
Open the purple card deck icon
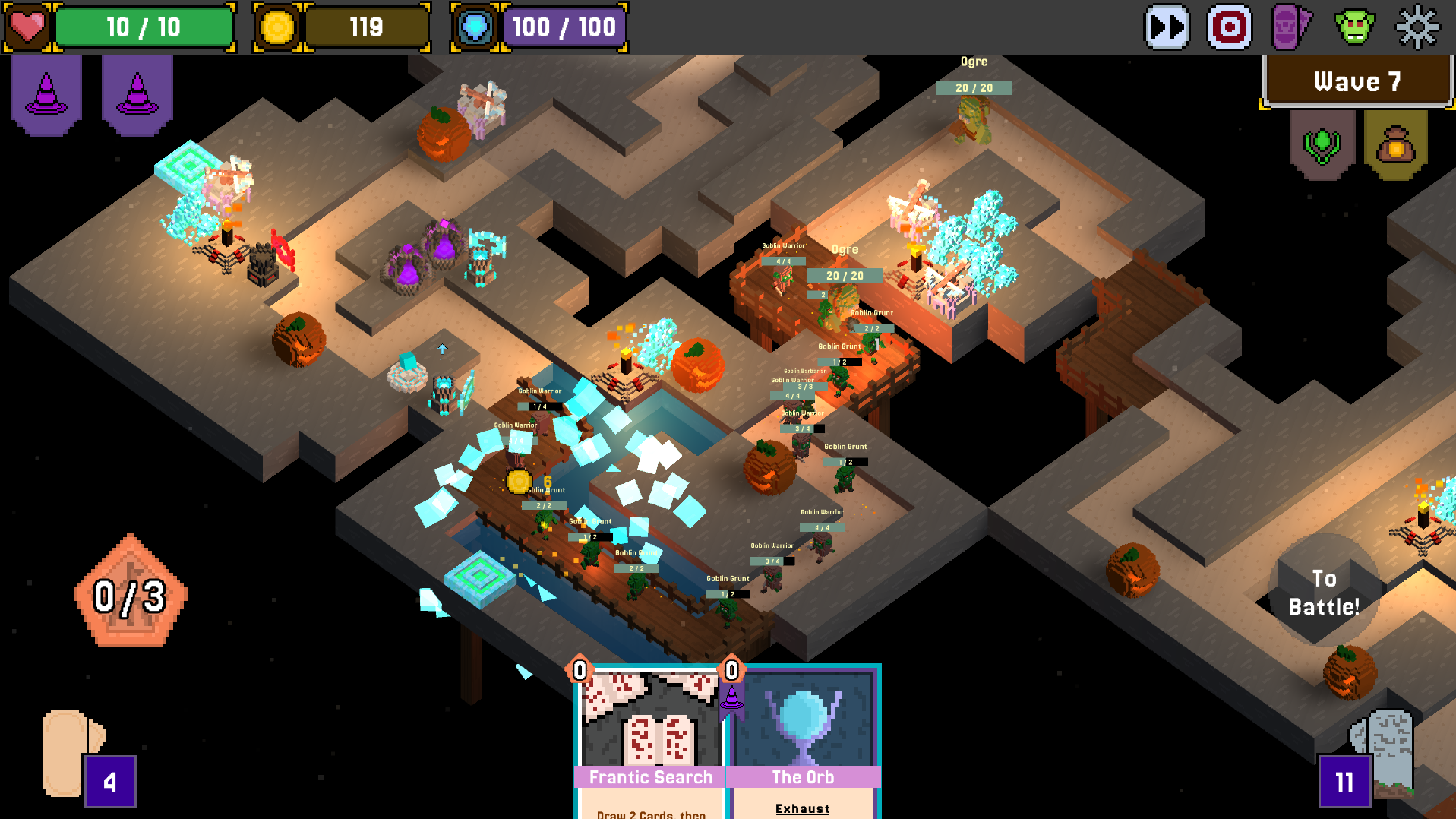click(1291, 27)
